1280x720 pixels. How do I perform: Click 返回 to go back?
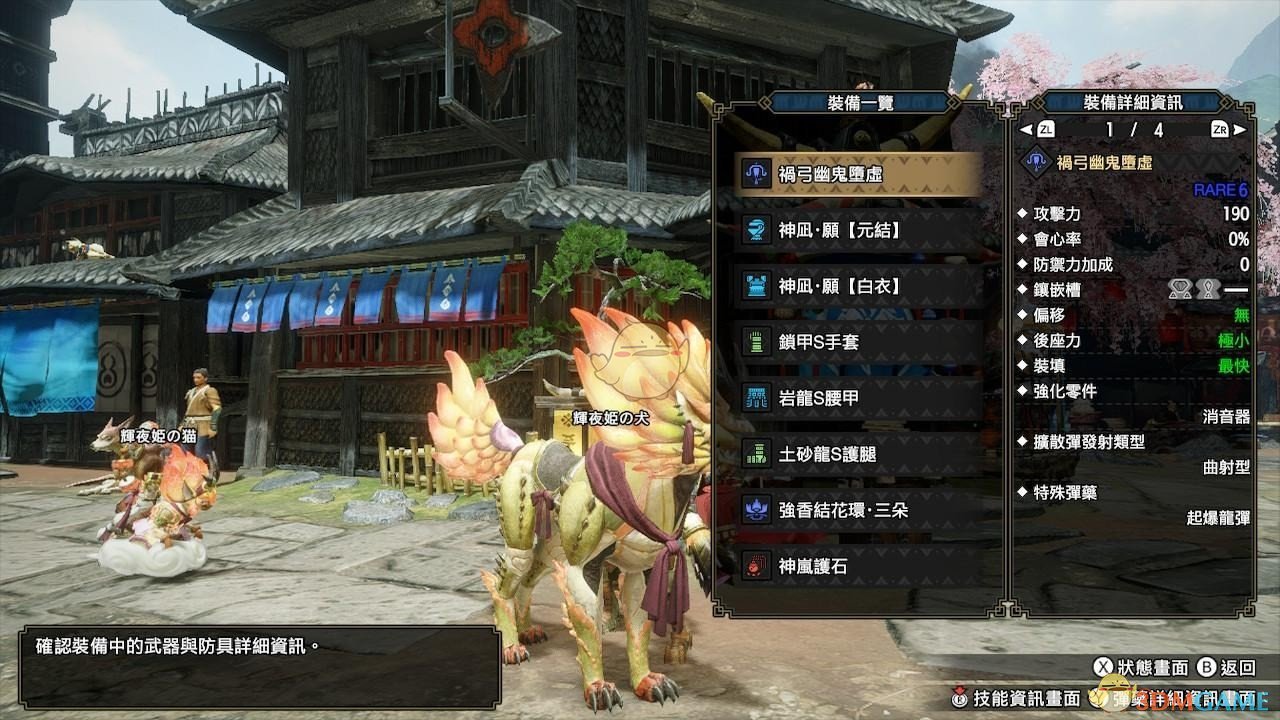coord(1226,667)
